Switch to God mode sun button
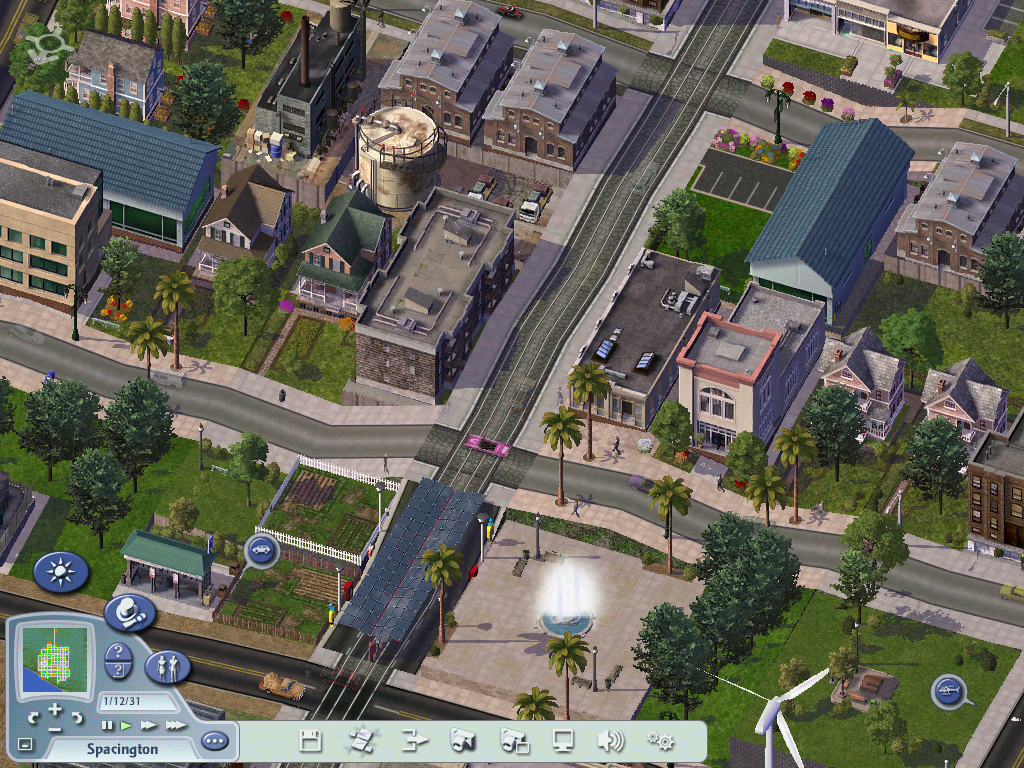Viewport: 1024px width, 768px height. coord(61,573)
